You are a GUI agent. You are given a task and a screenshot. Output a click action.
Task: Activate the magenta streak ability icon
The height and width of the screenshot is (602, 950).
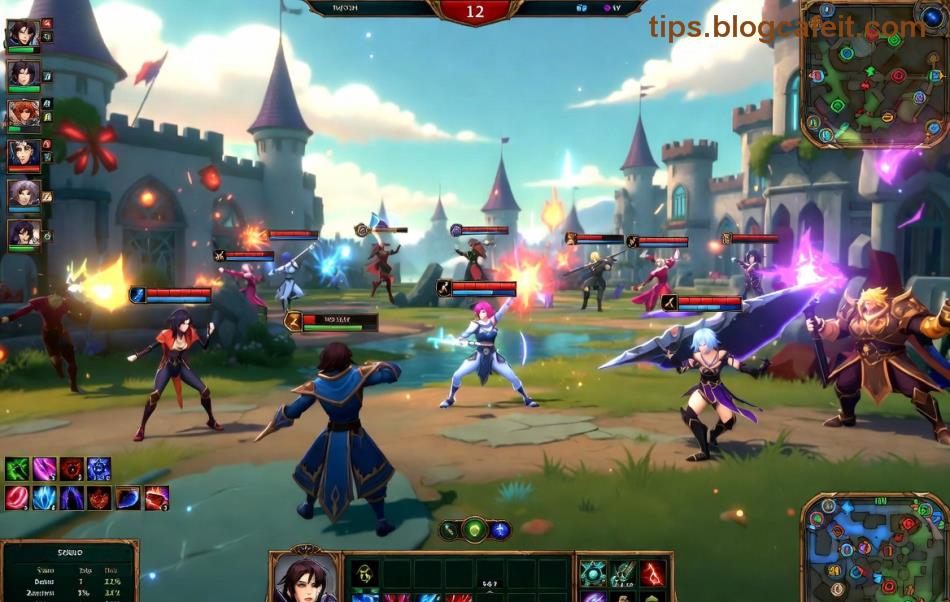pyautogui.click(x=44, y=469)
